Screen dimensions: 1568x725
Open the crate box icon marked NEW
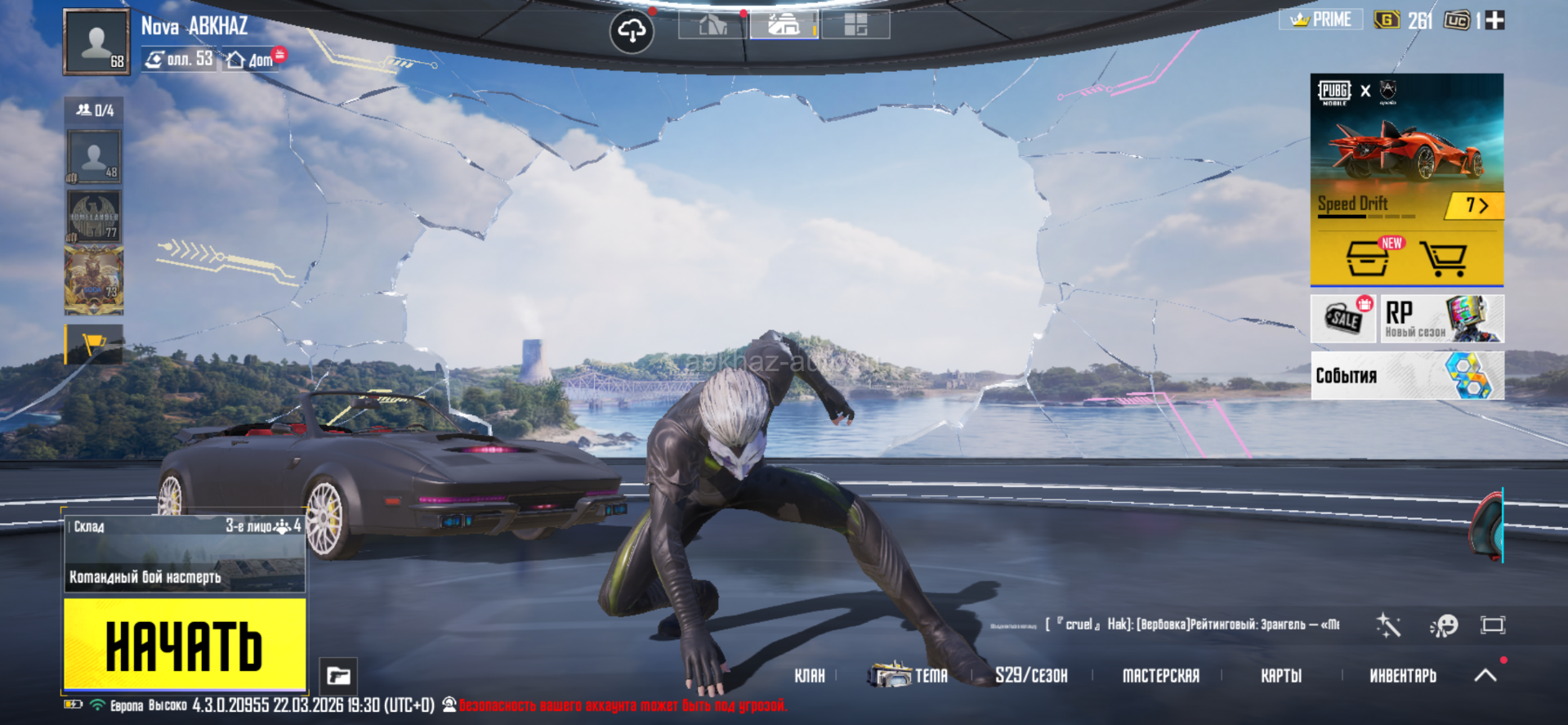(1368, 259)
